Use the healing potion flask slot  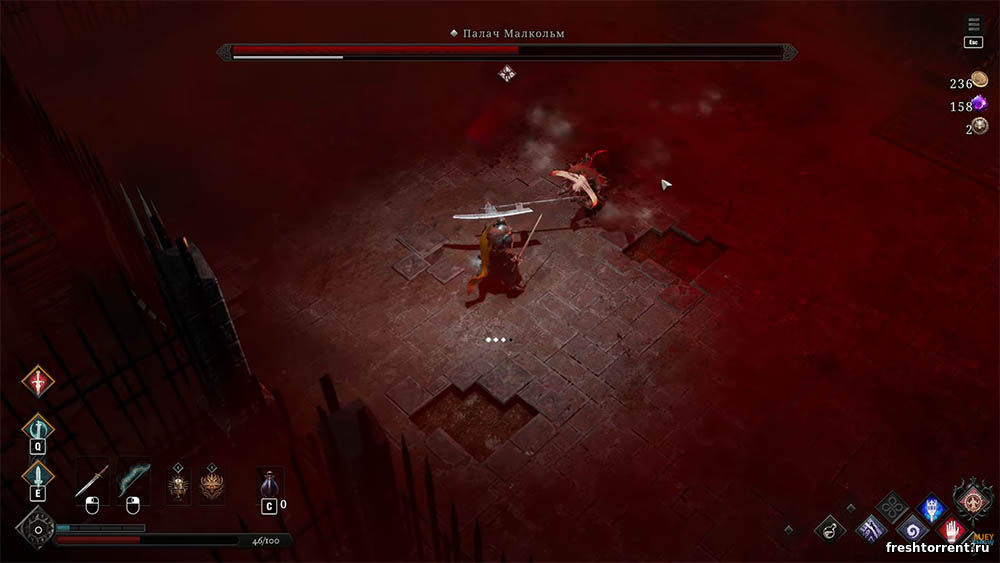tap(269, 485)
